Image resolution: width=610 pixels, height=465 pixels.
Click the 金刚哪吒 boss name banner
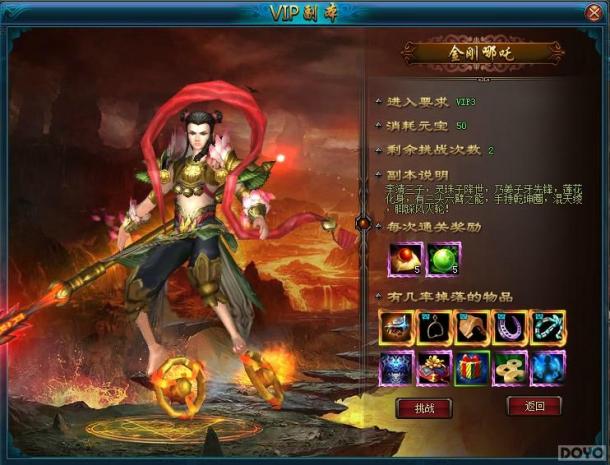point(482,52)
